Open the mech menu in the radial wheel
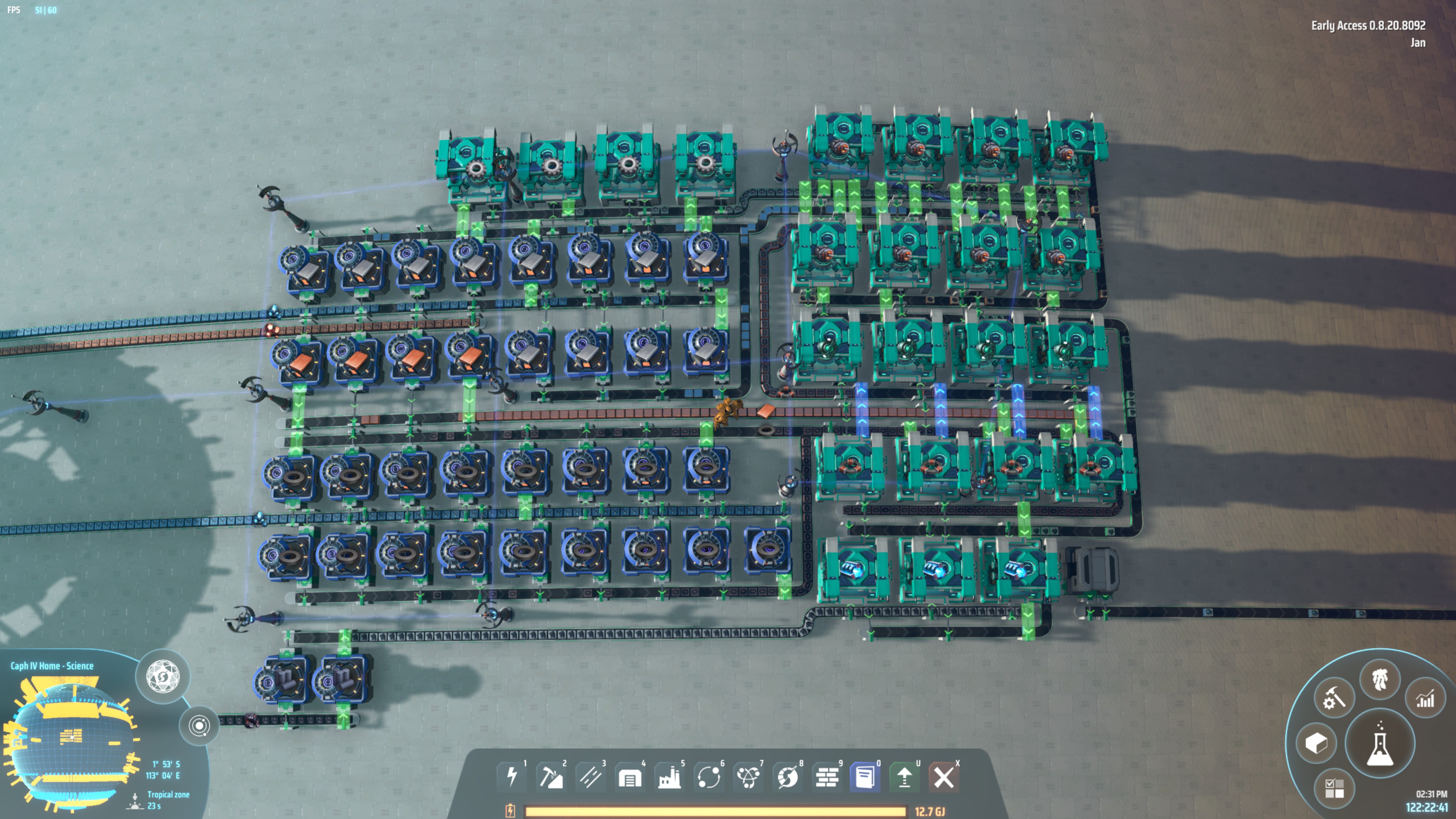This screenshot has width=1456, height=819. coord(1379,679)
